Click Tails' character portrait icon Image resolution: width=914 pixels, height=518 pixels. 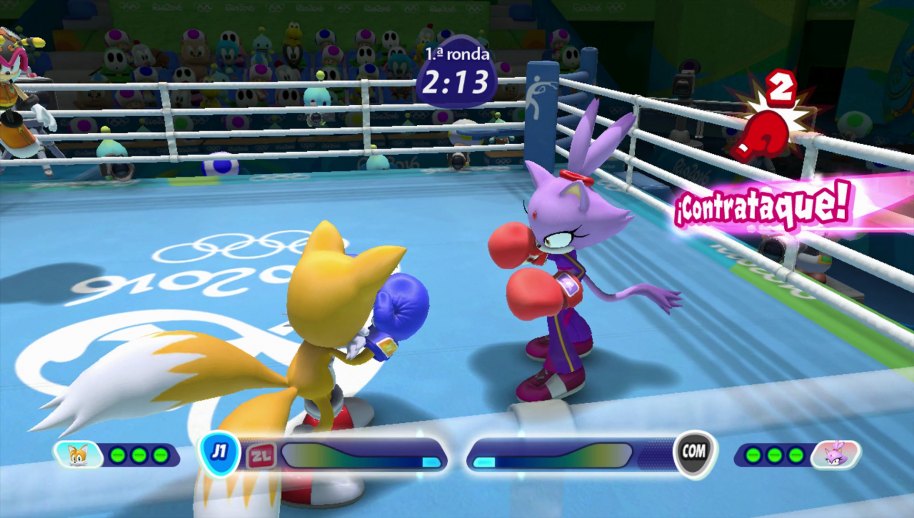click(x=78, y=455)
